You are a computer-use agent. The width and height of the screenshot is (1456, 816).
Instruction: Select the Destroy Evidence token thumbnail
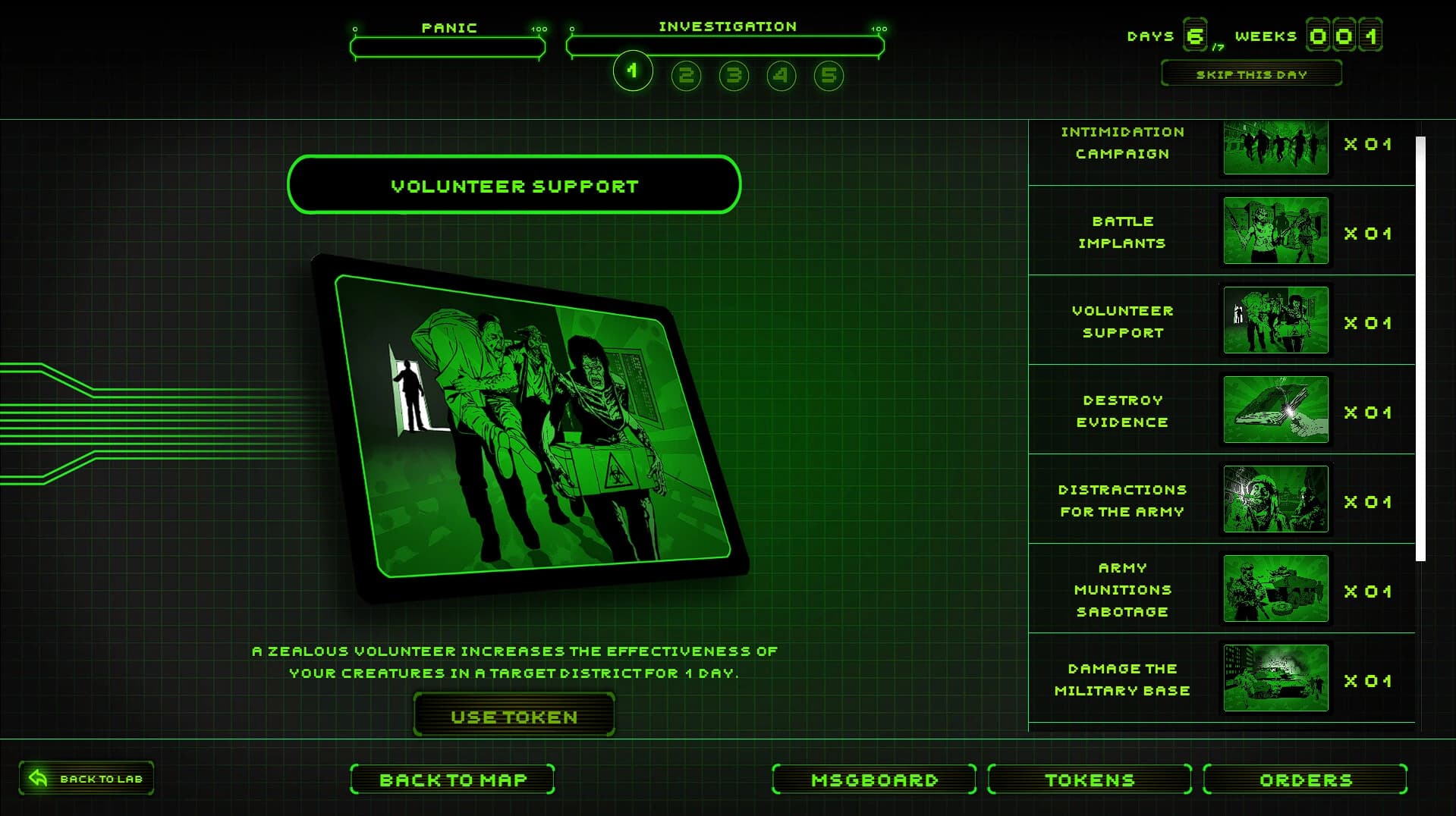coord(1274,410)
